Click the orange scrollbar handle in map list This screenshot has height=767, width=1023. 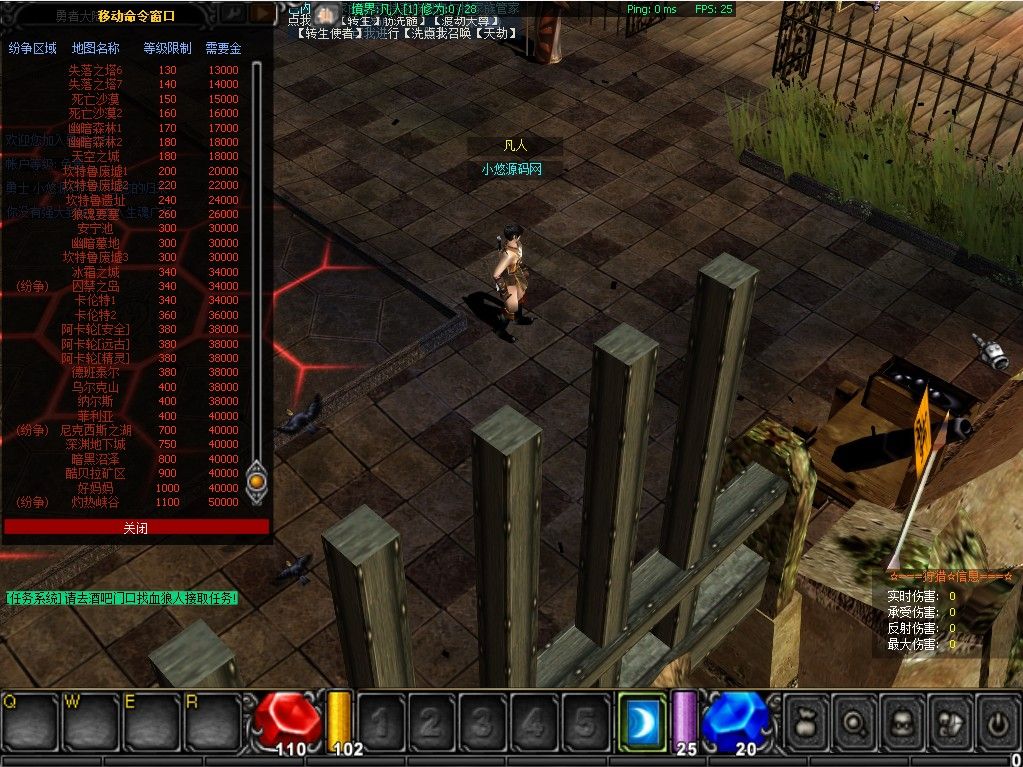click(x=256, y=482)
